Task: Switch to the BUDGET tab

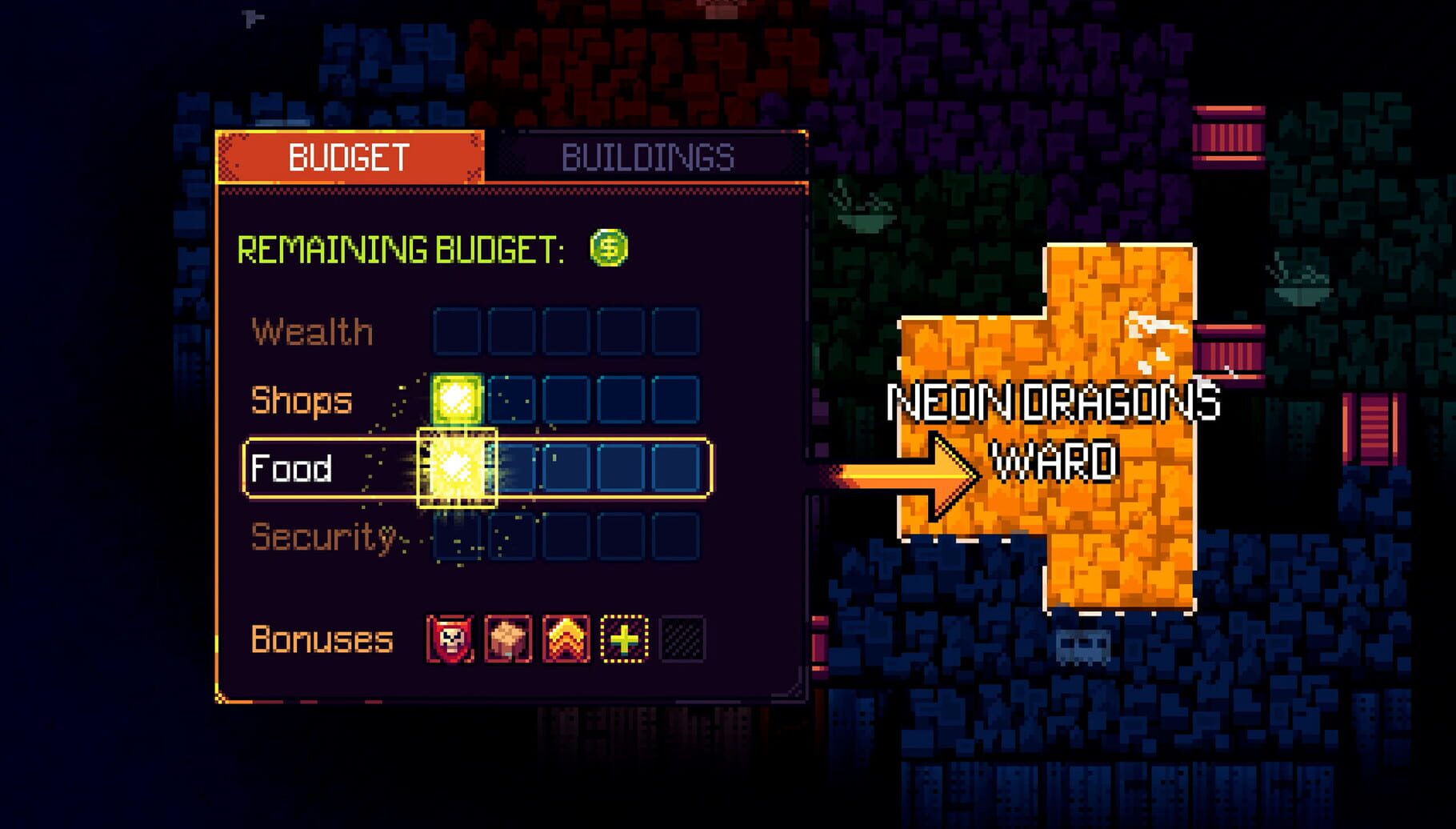Action: 348,154
